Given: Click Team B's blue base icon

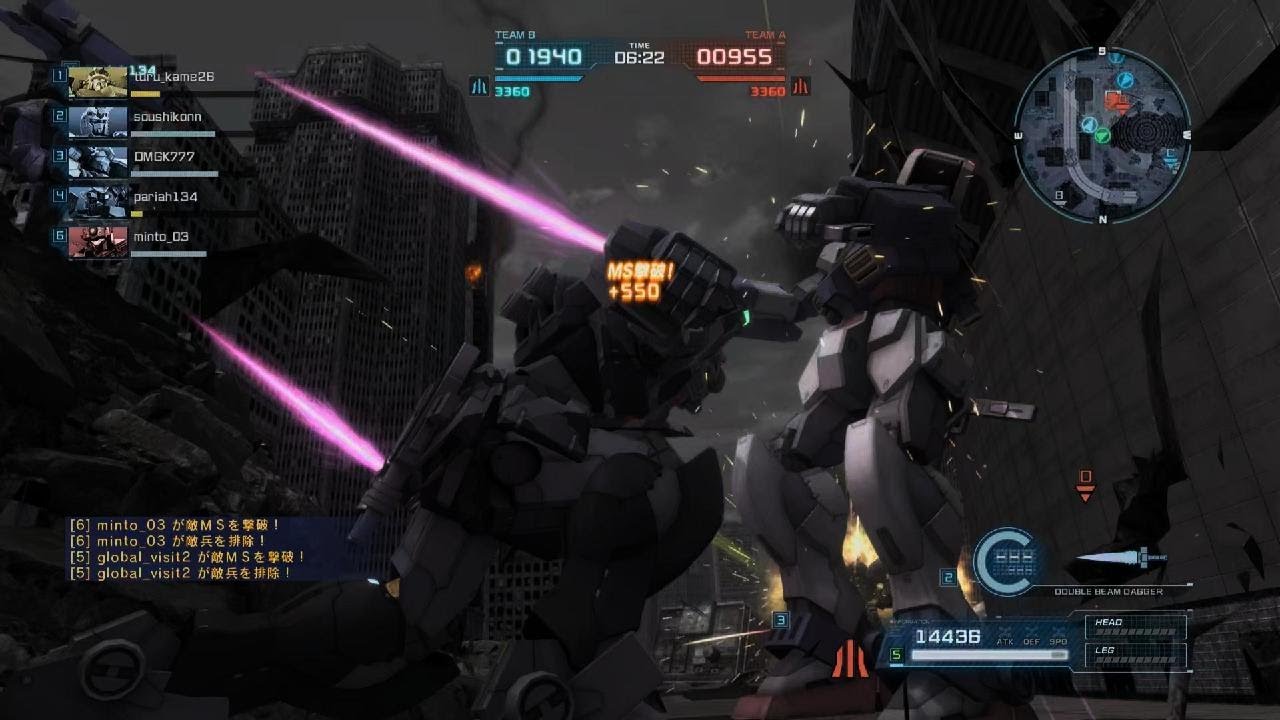Looking at the screenshot, I should (479, 87).
